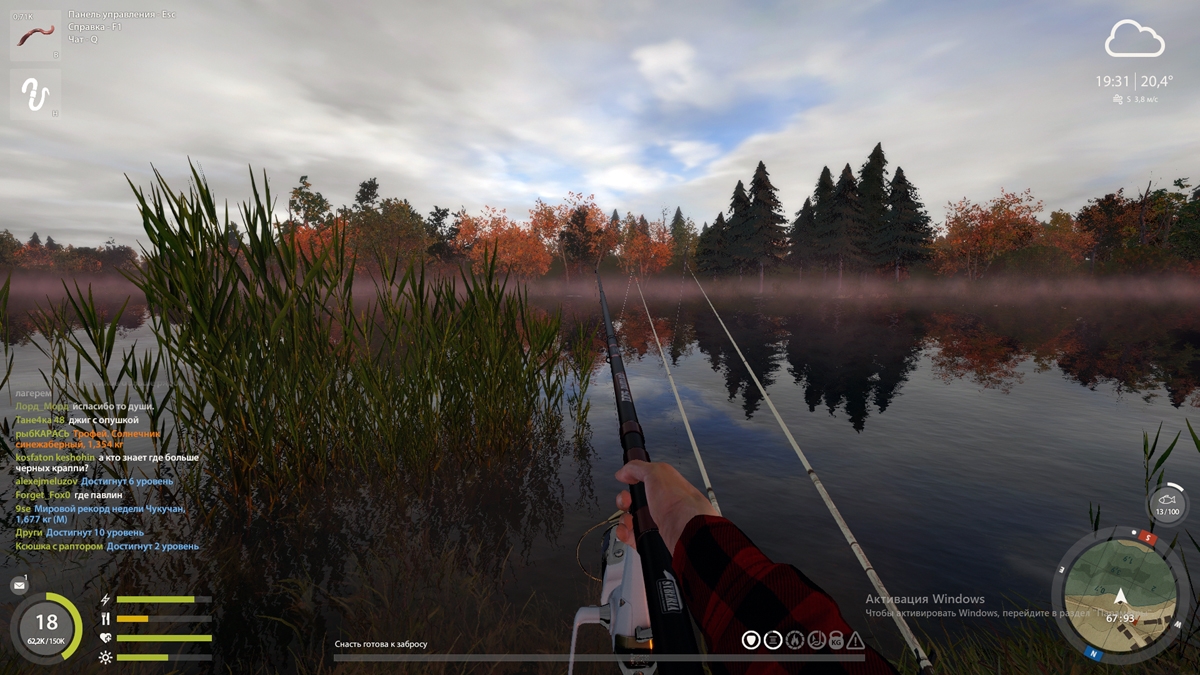Screen dimensions: 1200x675
Task: Click the level 18 experience ring
Action: click(46, 627)
